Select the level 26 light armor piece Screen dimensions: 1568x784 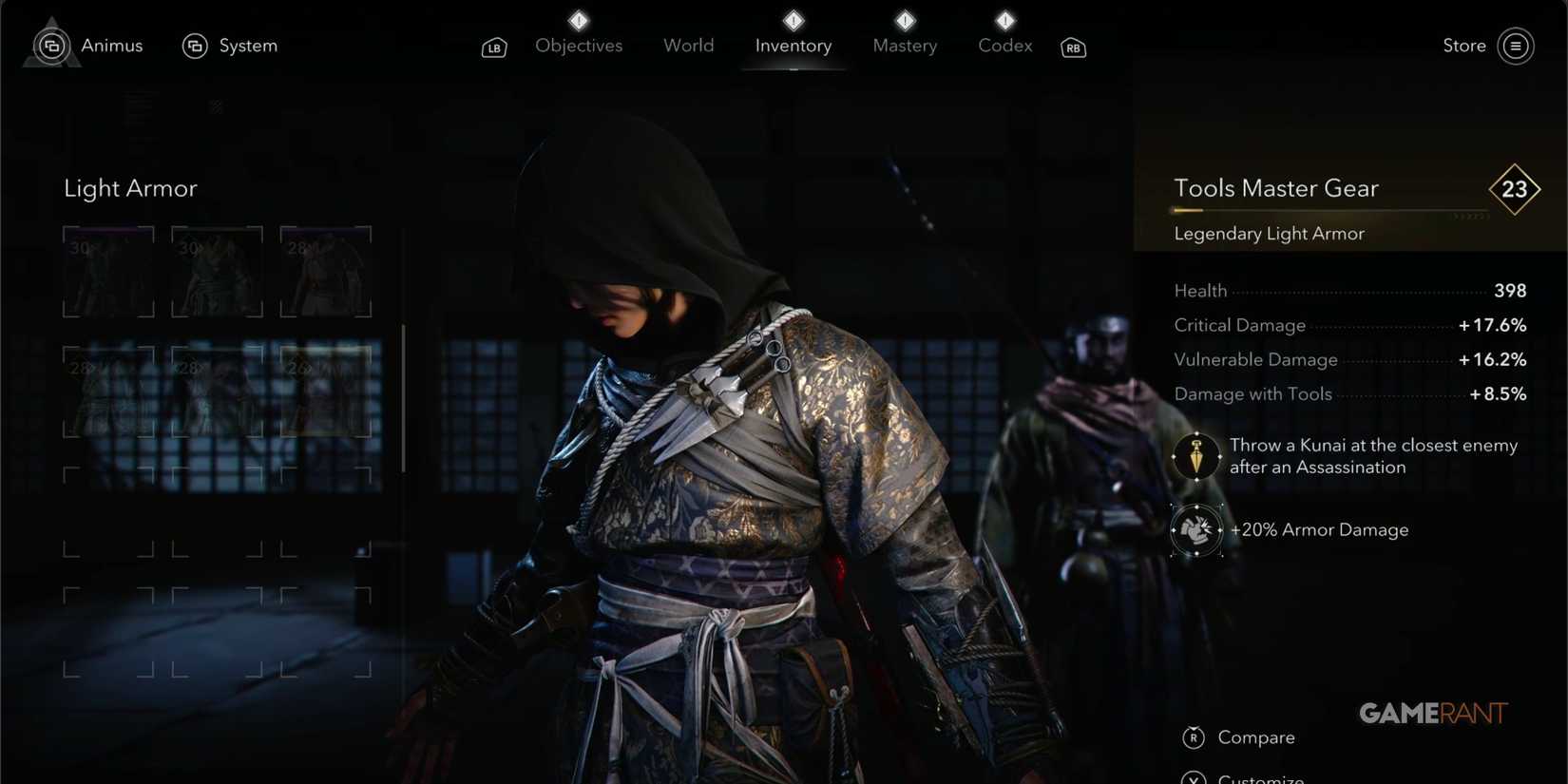coord(325,392)
